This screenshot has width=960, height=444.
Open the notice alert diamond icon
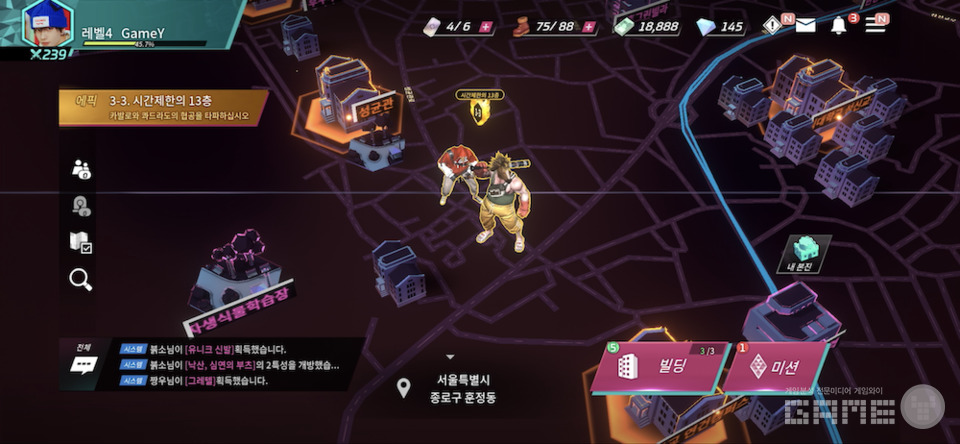tap(773, 25)
